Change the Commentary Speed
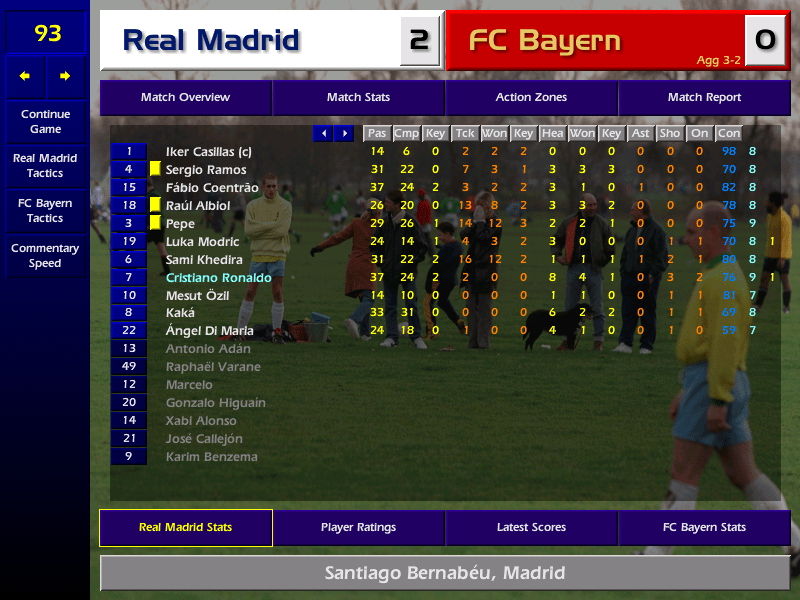This screenshot has width=800, height=600. tap(45, 256)
